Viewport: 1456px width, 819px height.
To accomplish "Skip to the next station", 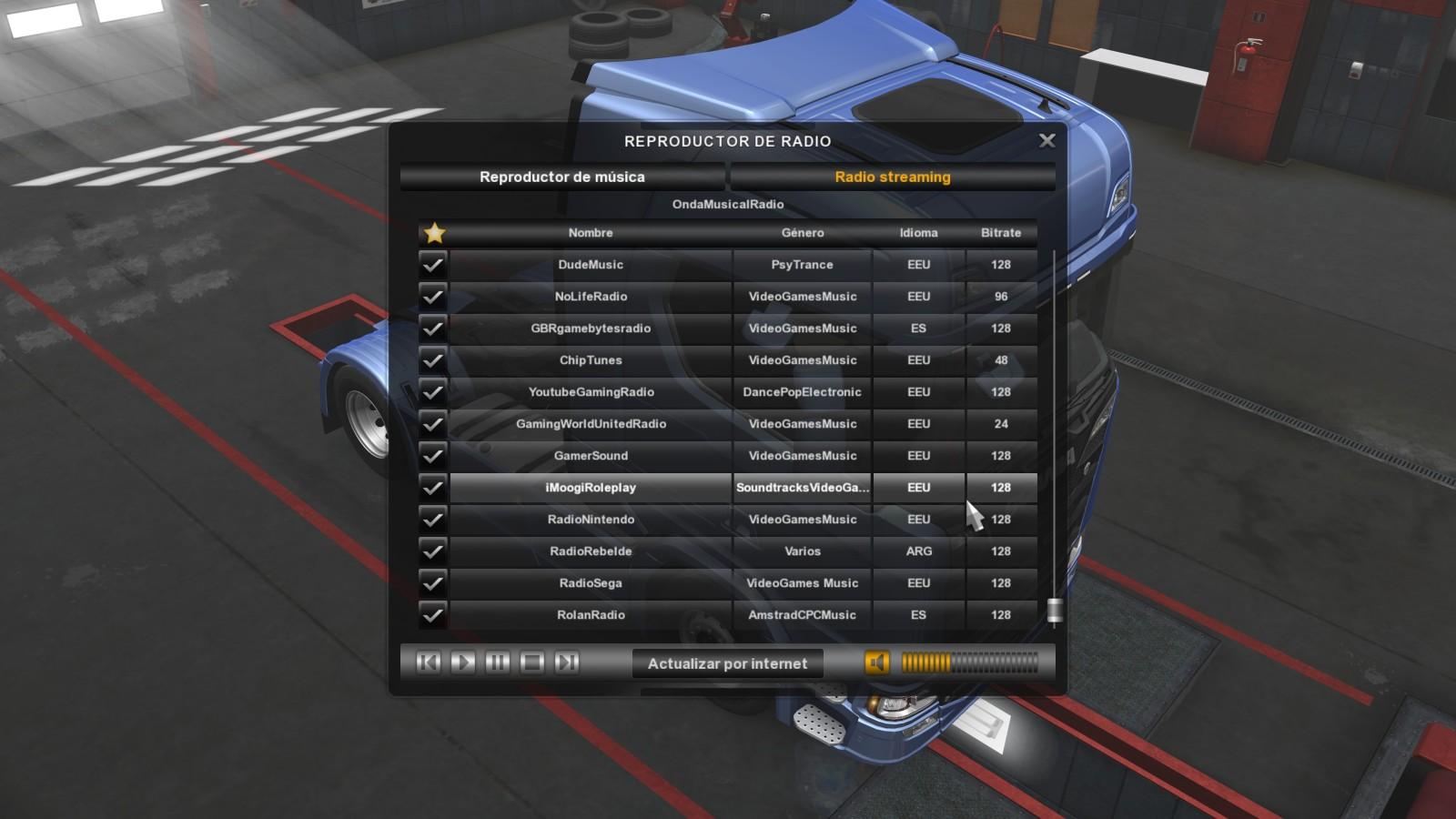I will 567,662.
